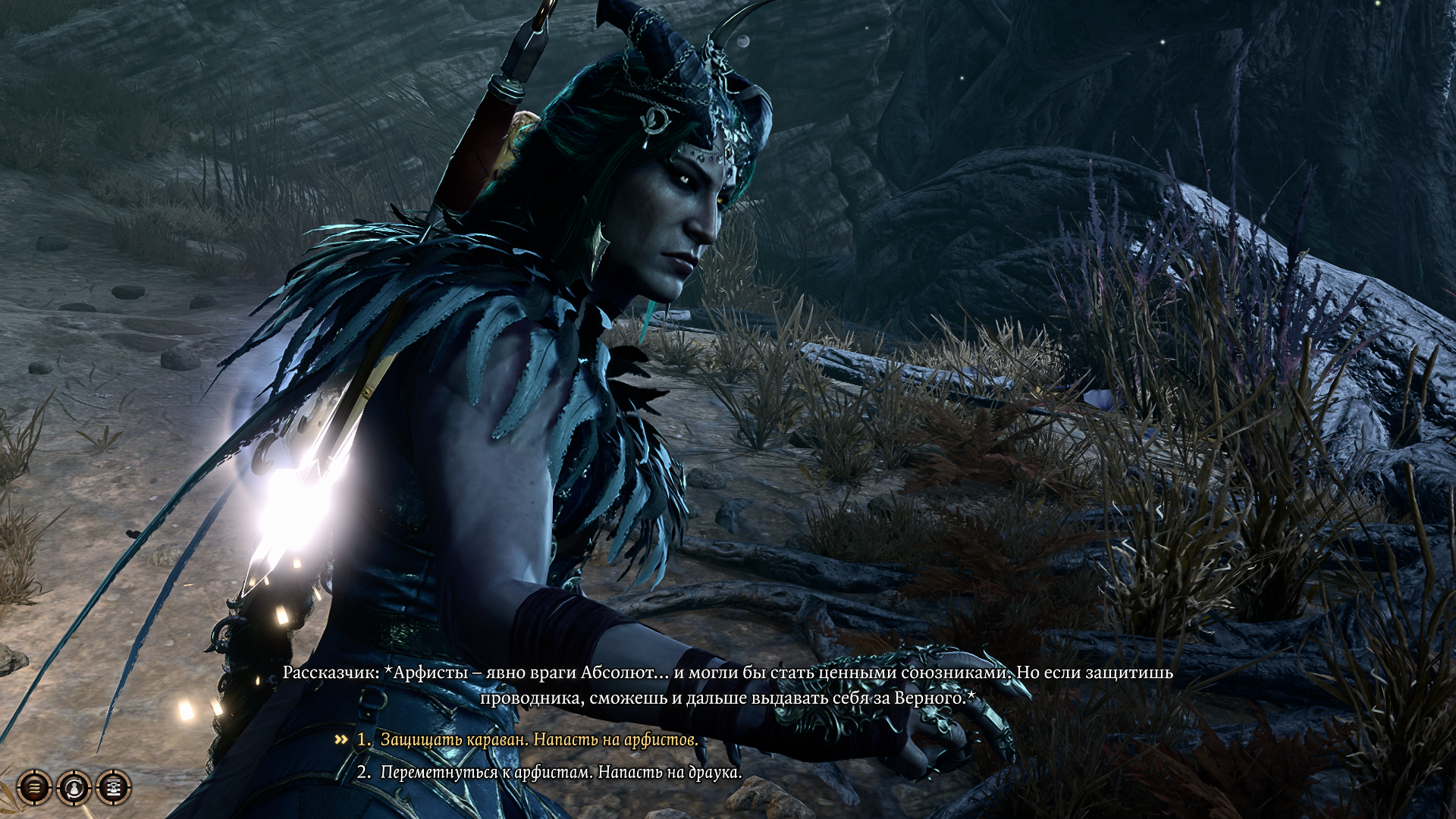Open the three-bars menu button
This screenshot has height=819, width=1456.
34,788
